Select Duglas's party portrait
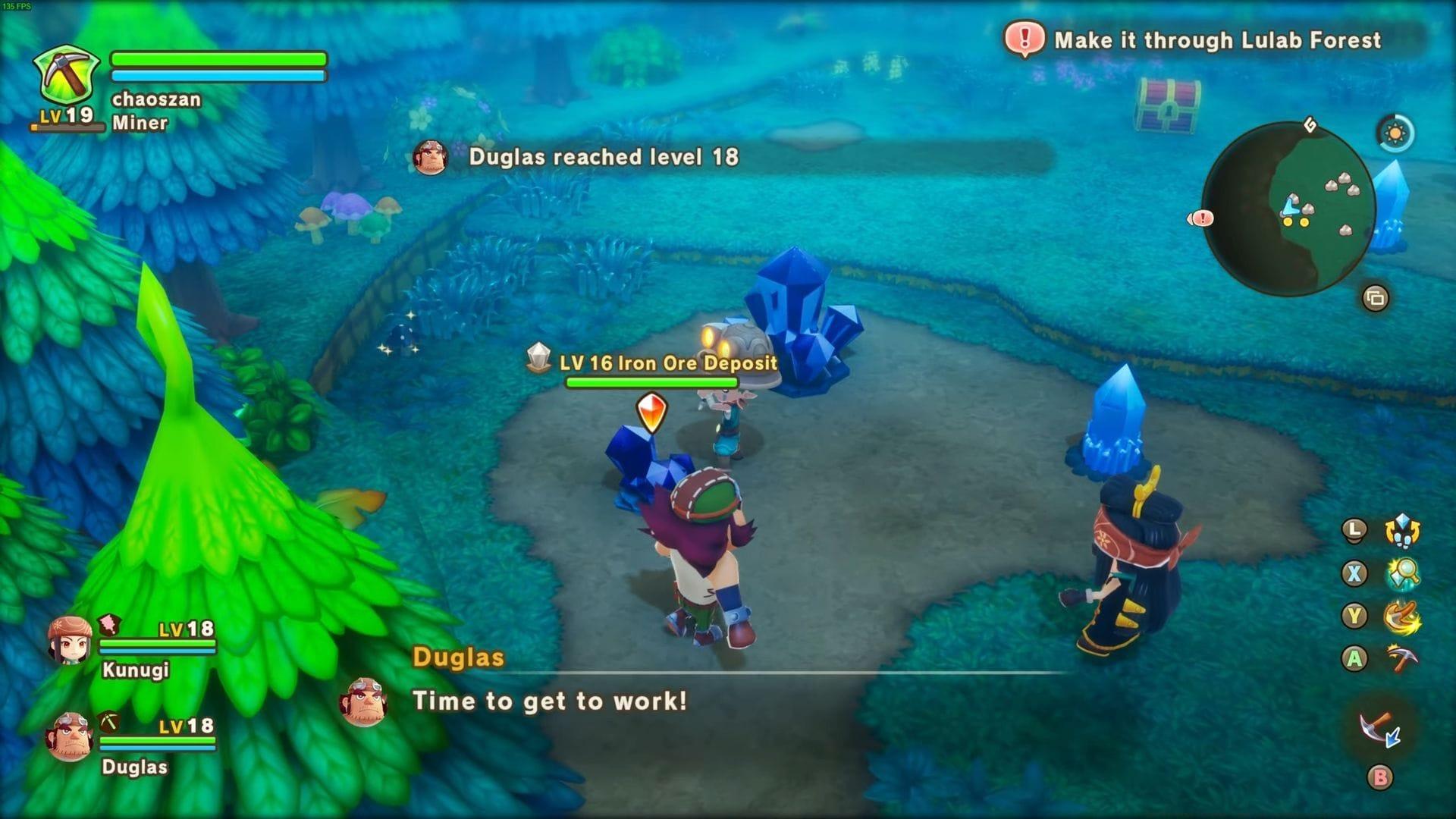Viewport: 1456px width, 819px height. point(70,736)
